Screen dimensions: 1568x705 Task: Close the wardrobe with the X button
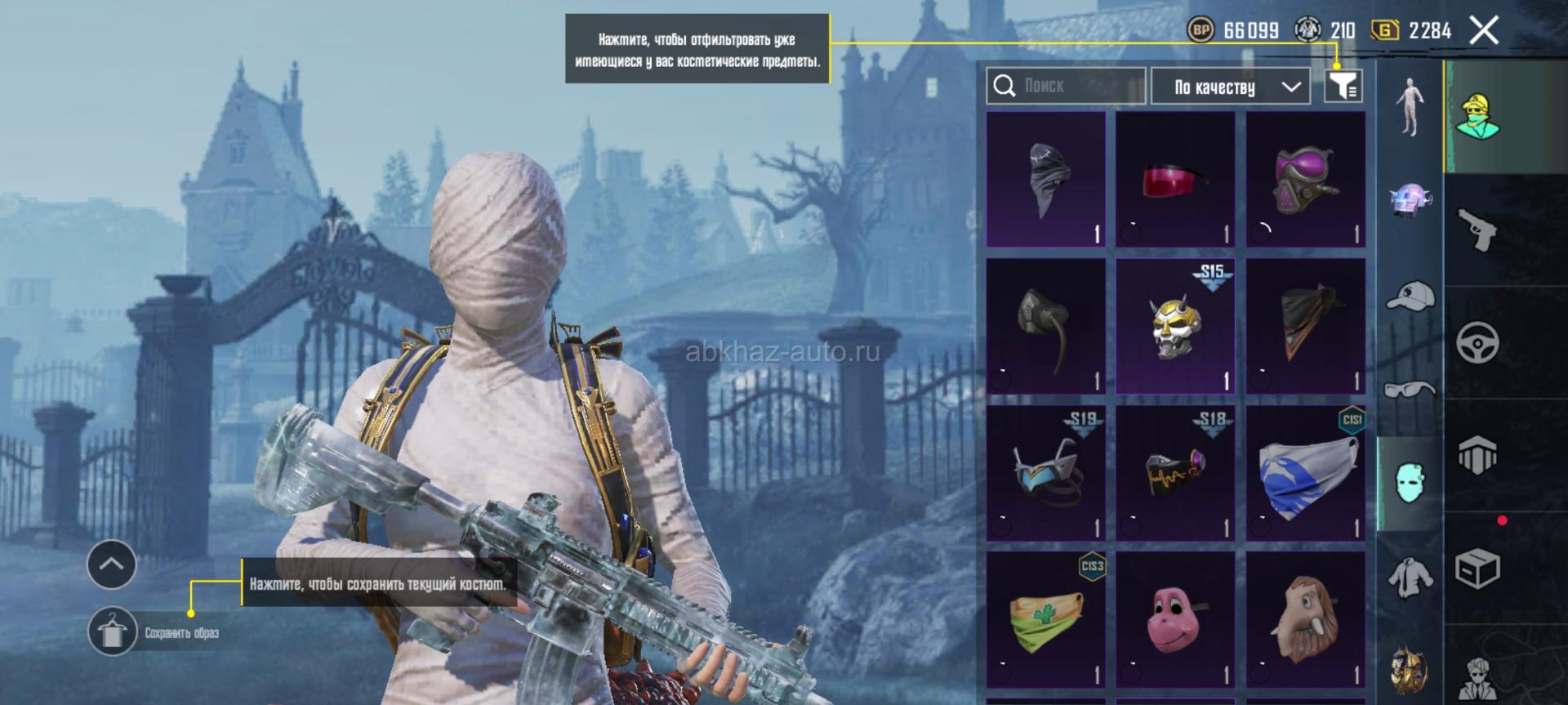[x=1484, y=31]
